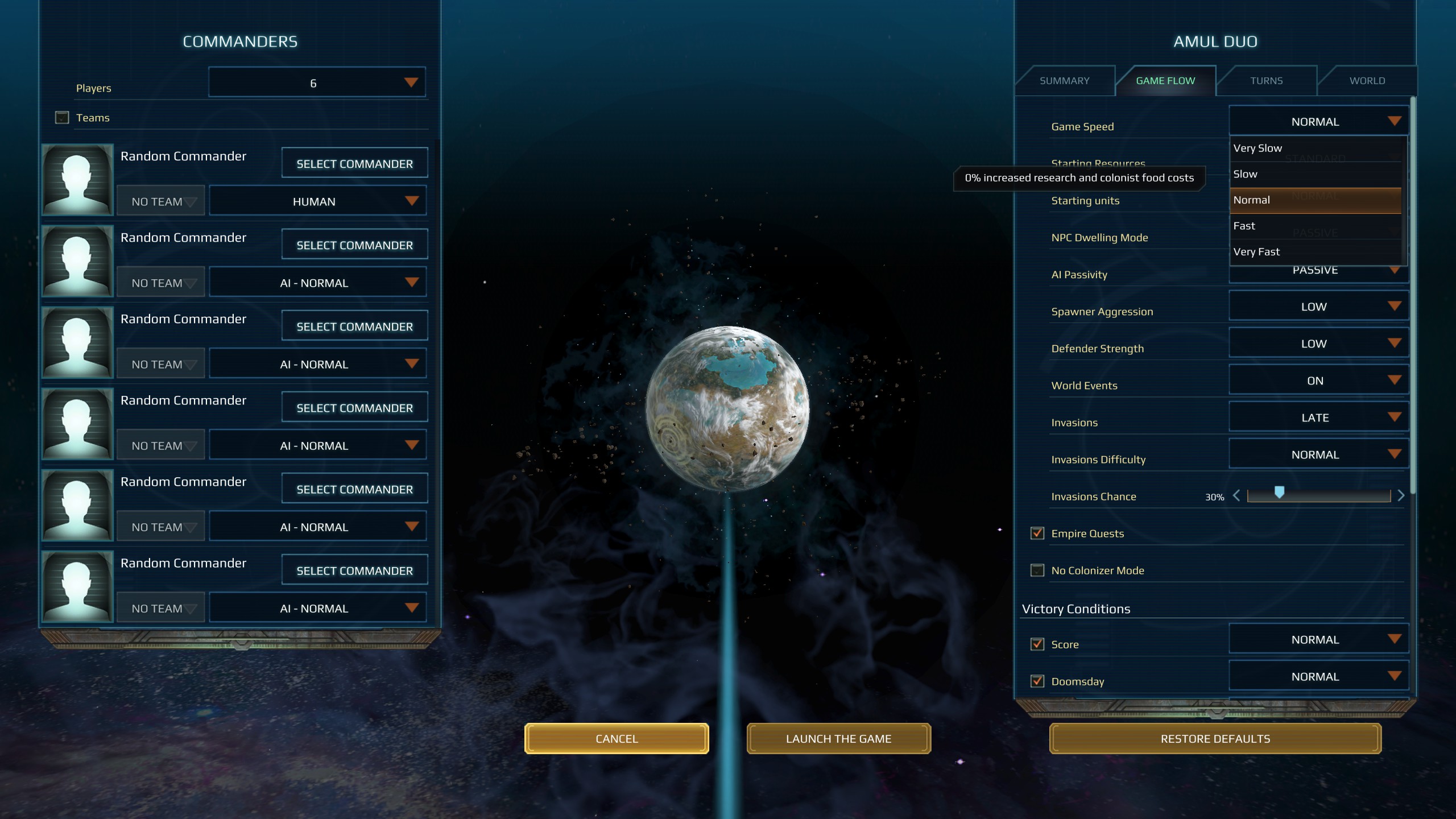This screenshot has height=819, width=1456.
Task: Open the Players count dropdown
Action: click(317, 81)
